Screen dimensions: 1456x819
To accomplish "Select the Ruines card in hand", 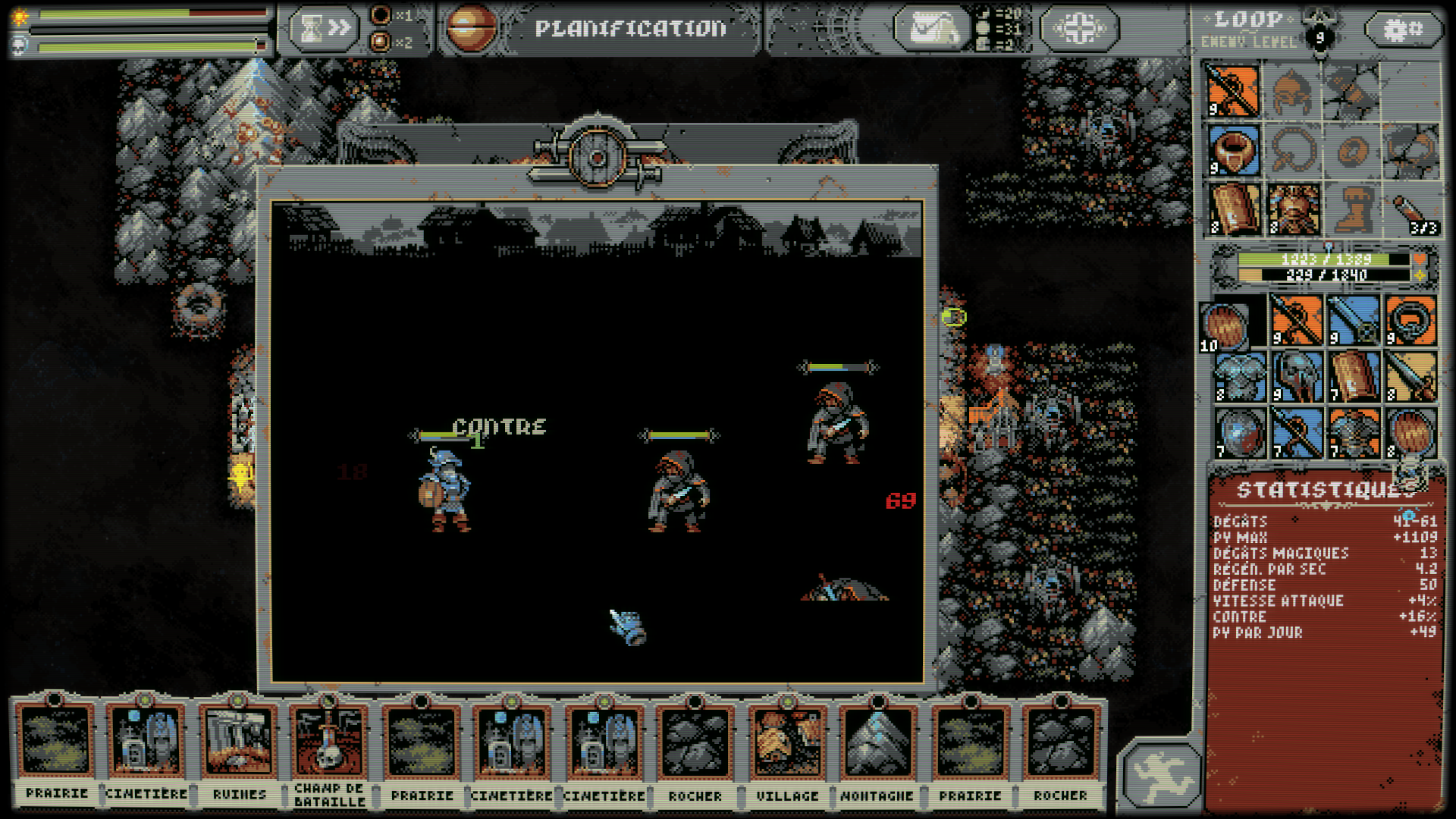I will pos(239,751).
